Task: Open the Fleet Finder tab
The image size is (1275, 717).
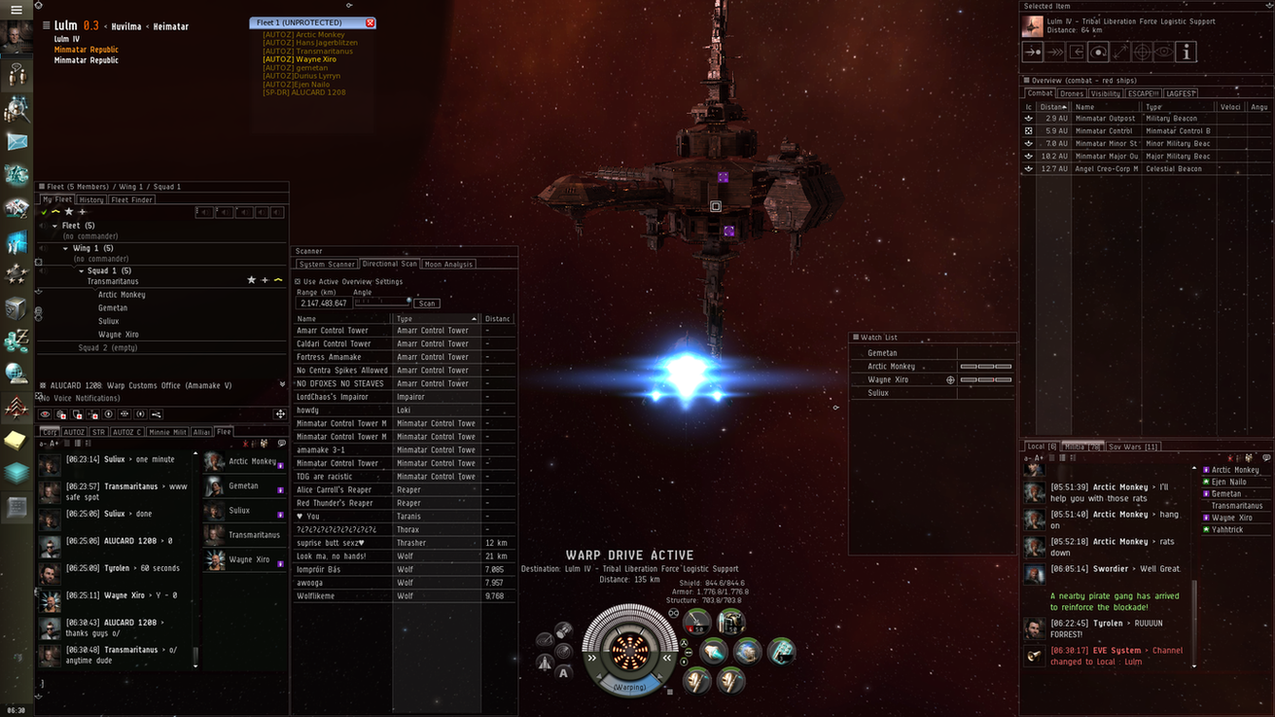Action: tap(131, 200)
